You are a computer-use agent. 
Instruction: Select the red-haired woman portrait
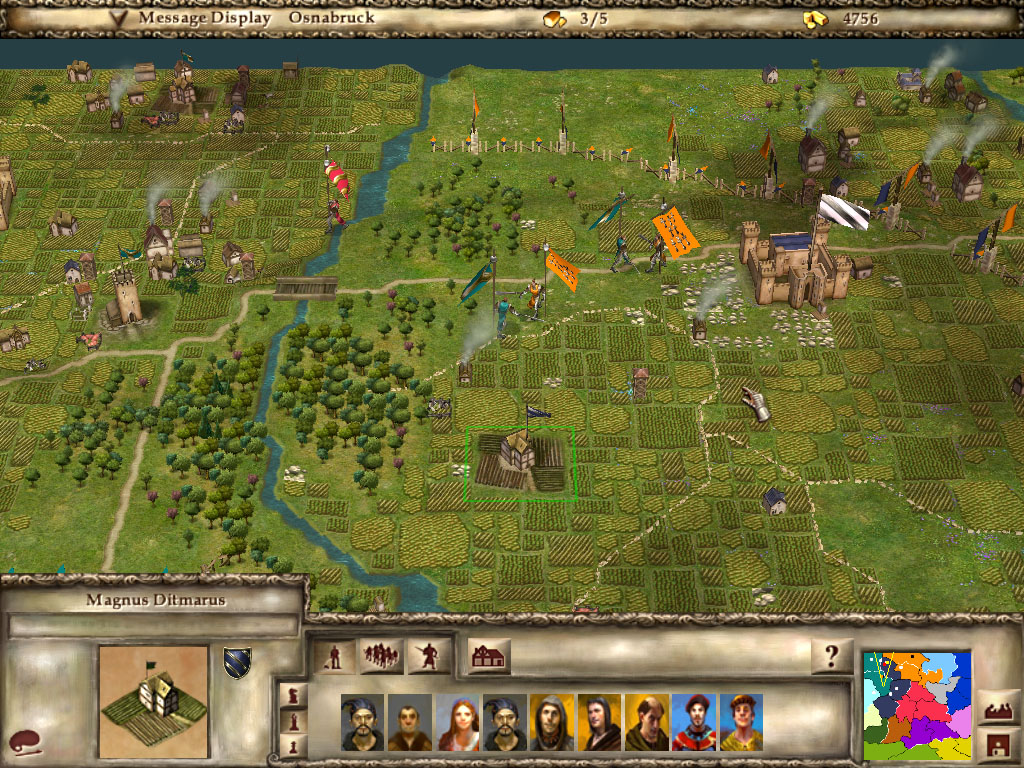coord(457,722)
